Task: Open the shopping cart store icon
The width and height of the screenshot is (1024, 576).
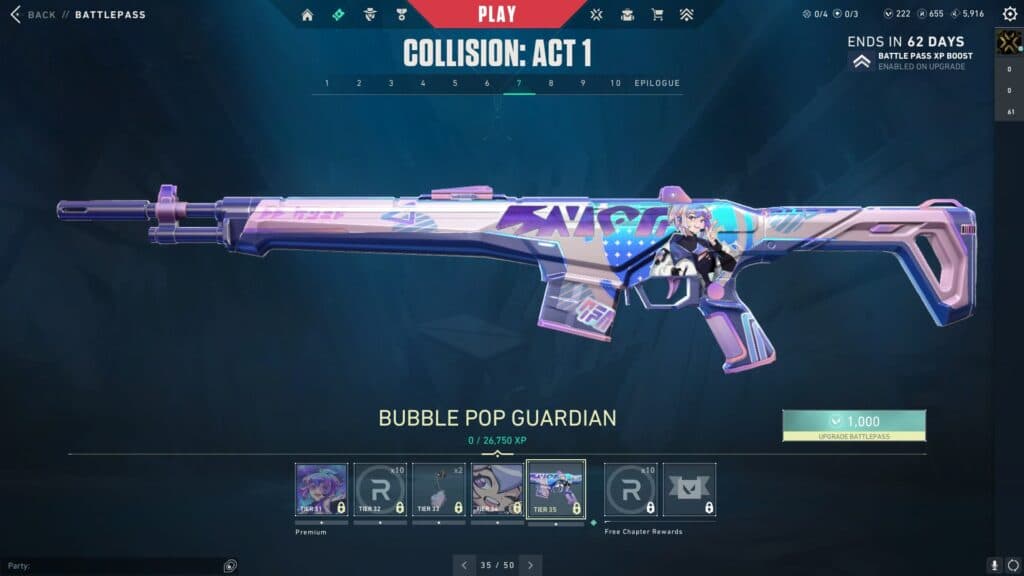Action: [657, 15]
